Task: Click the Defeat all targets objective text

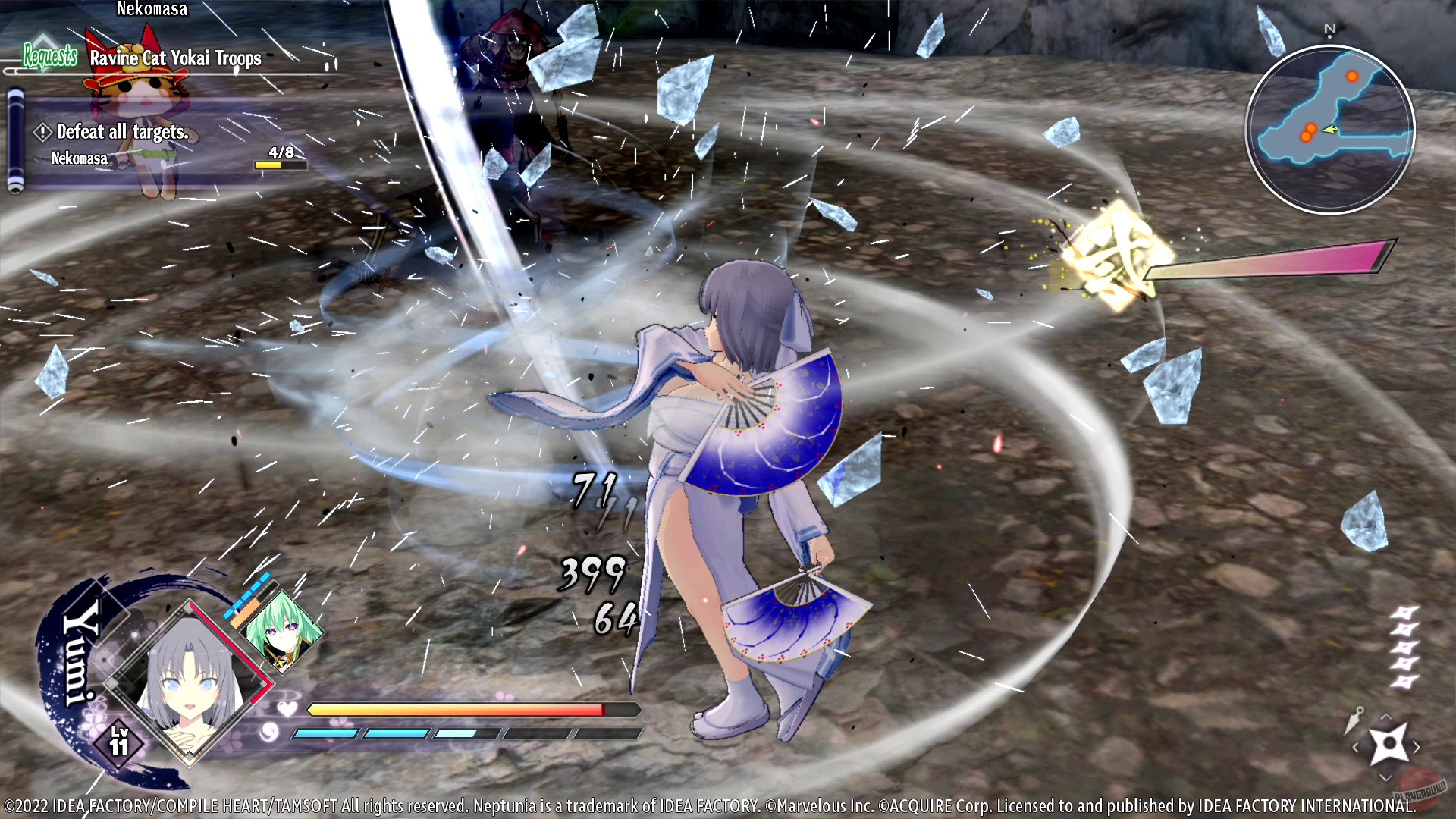Action: (x=122, y=131)
